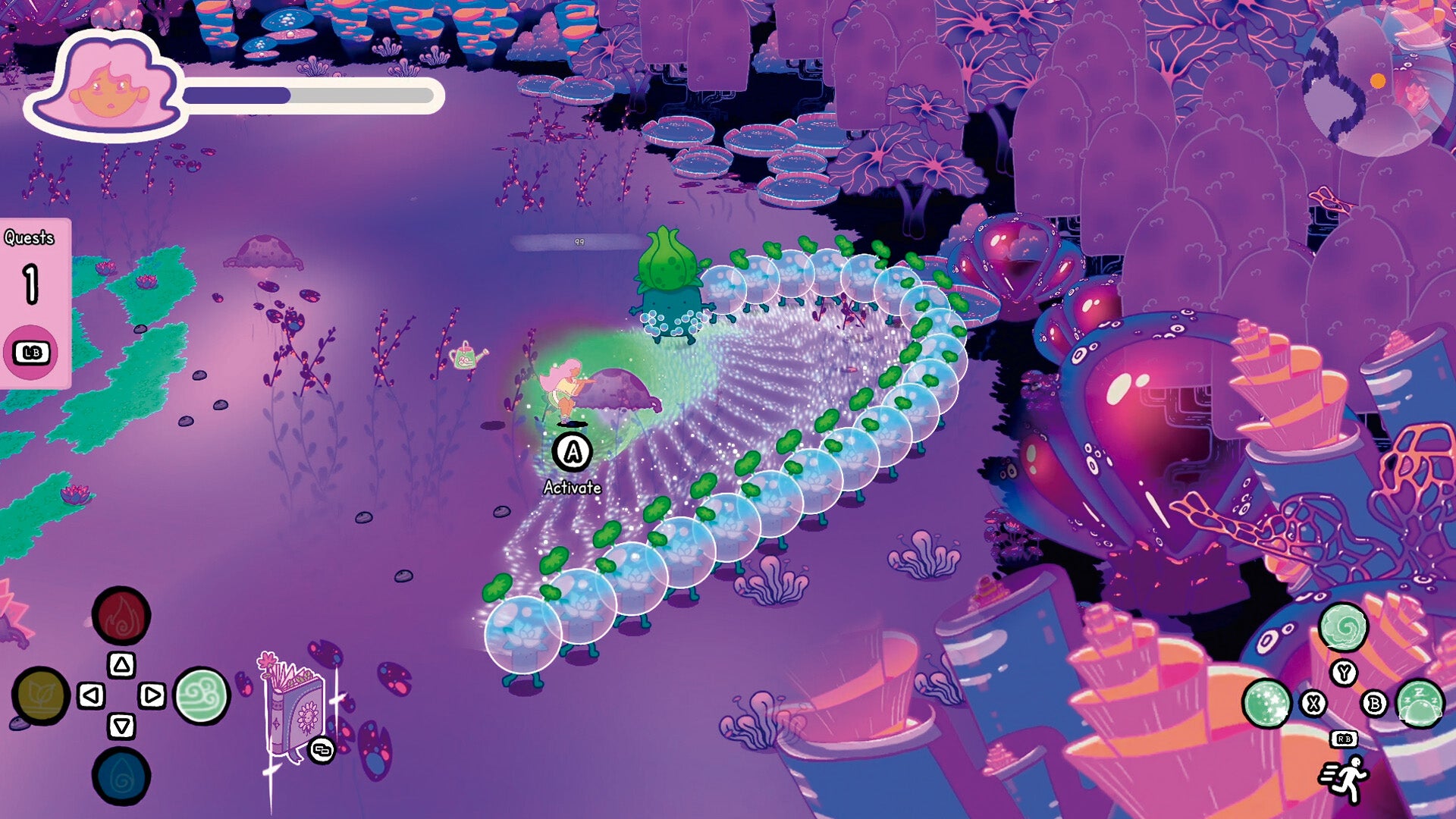Activate the sleeping Zz spell icon
Screen dimensions: 1456x819
1420,703
